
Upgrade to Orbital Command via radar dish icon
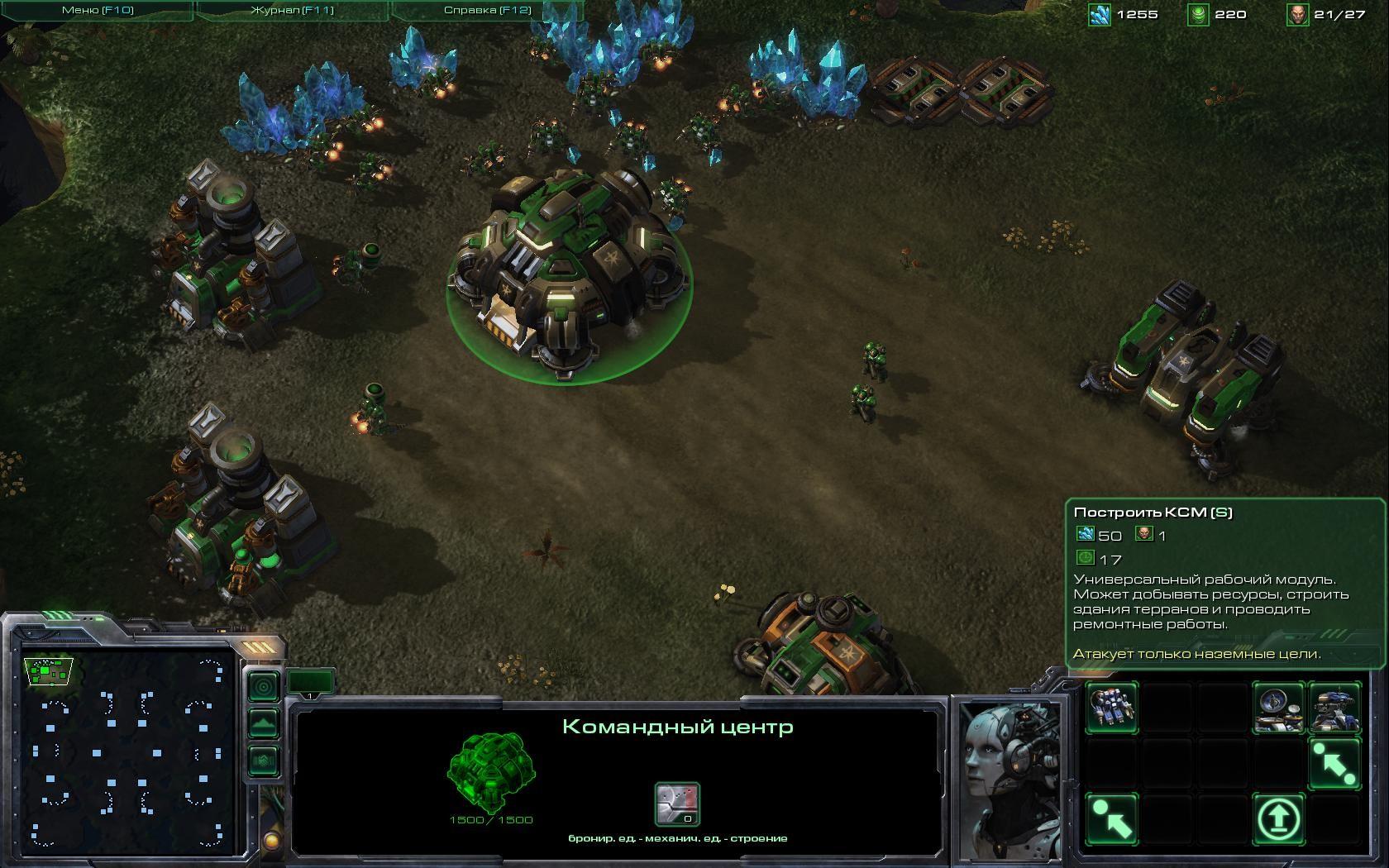click(x=1278, y=708)
